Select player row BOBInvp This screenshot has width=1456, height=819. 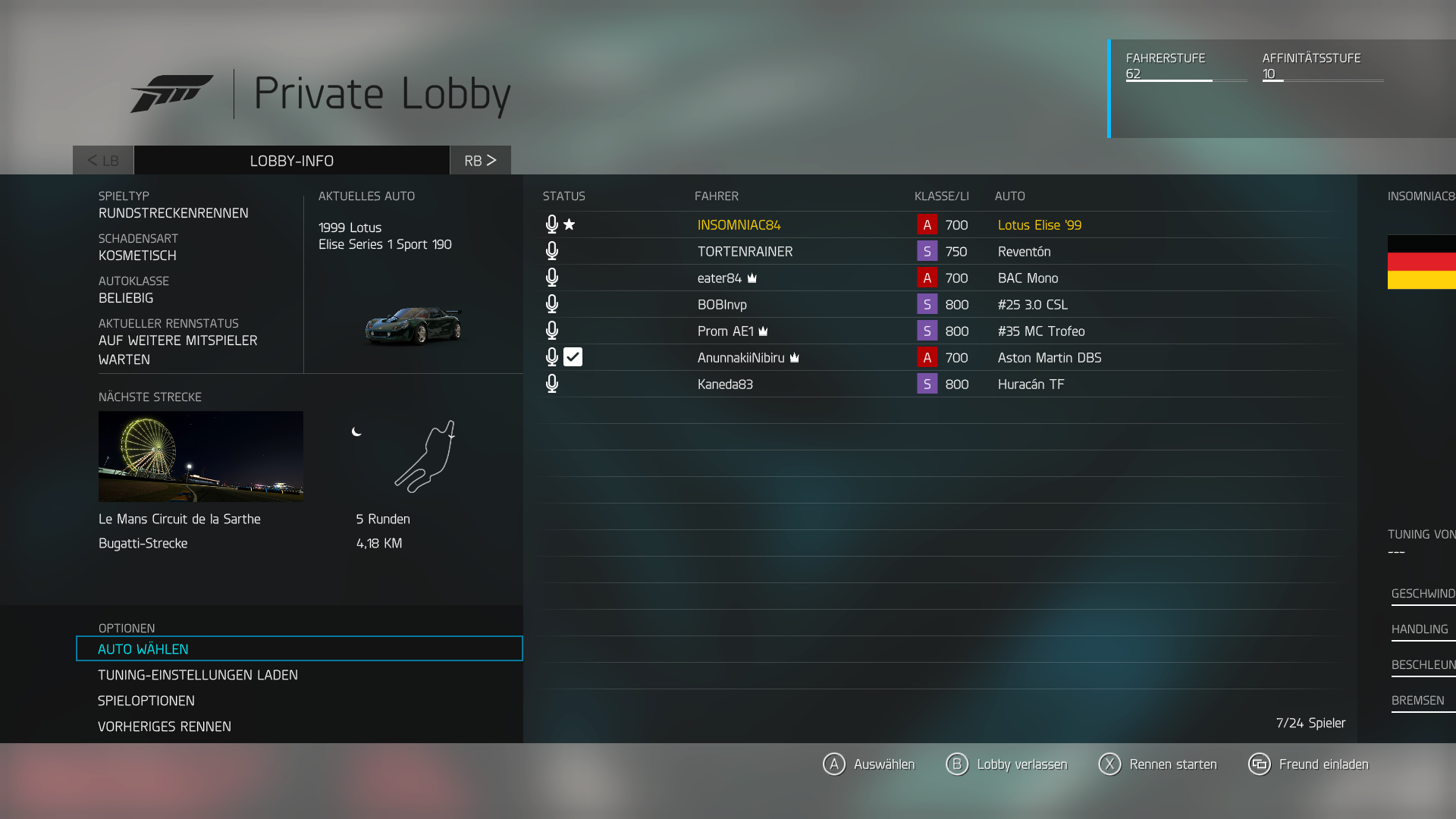tap(722, 305)
